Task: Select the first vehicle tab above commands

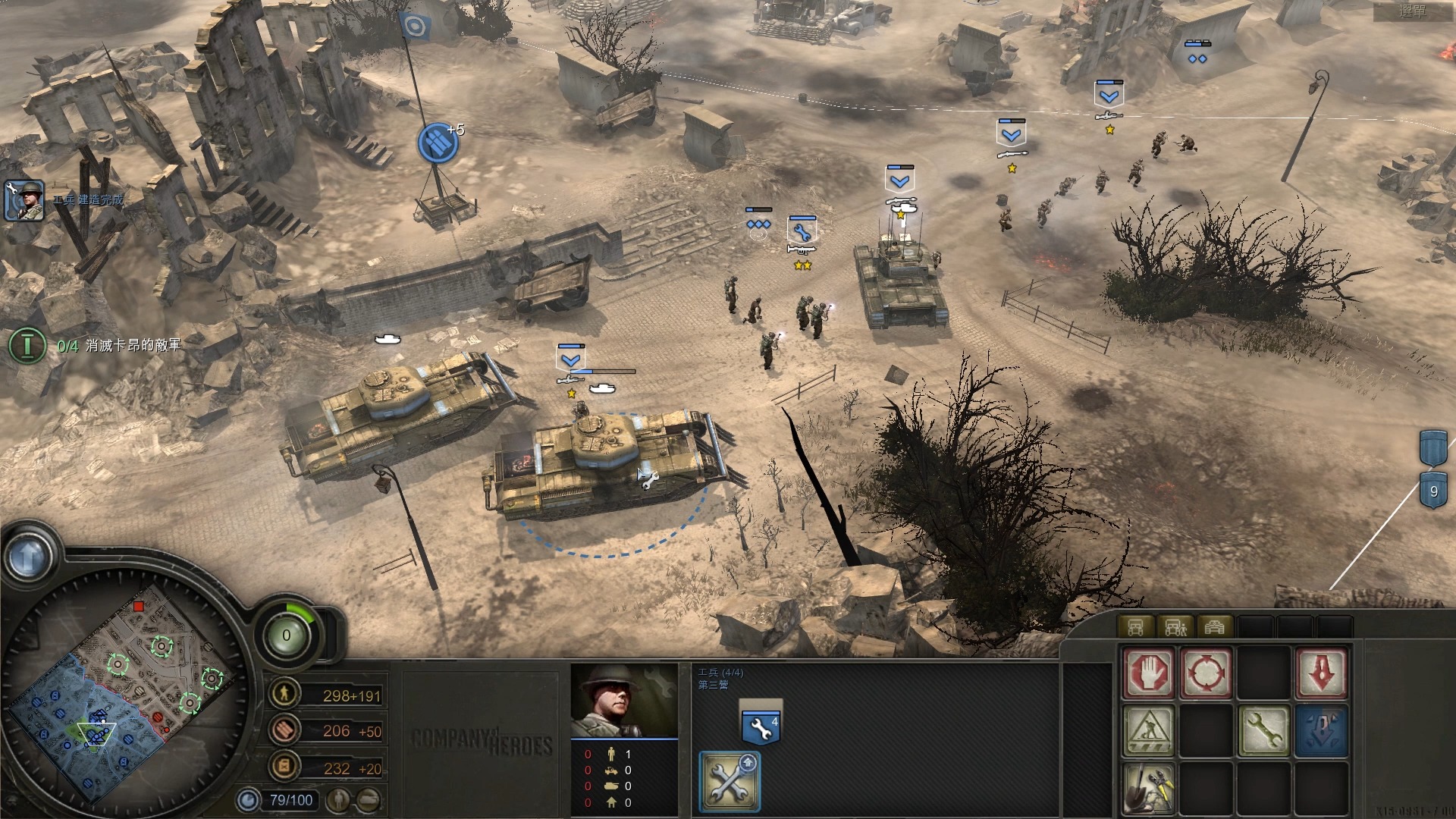Action: click(1135, 627)
